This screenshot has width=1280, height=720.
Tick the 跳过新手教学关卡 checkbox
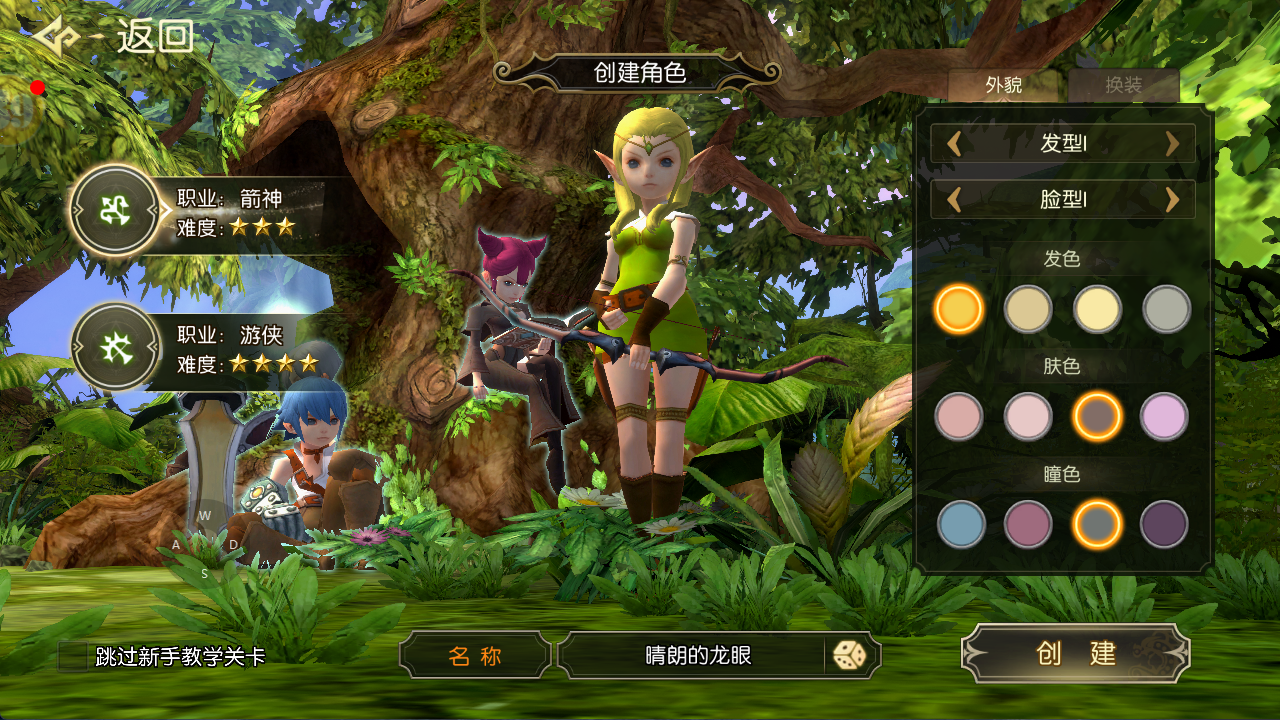pos(75,656)
